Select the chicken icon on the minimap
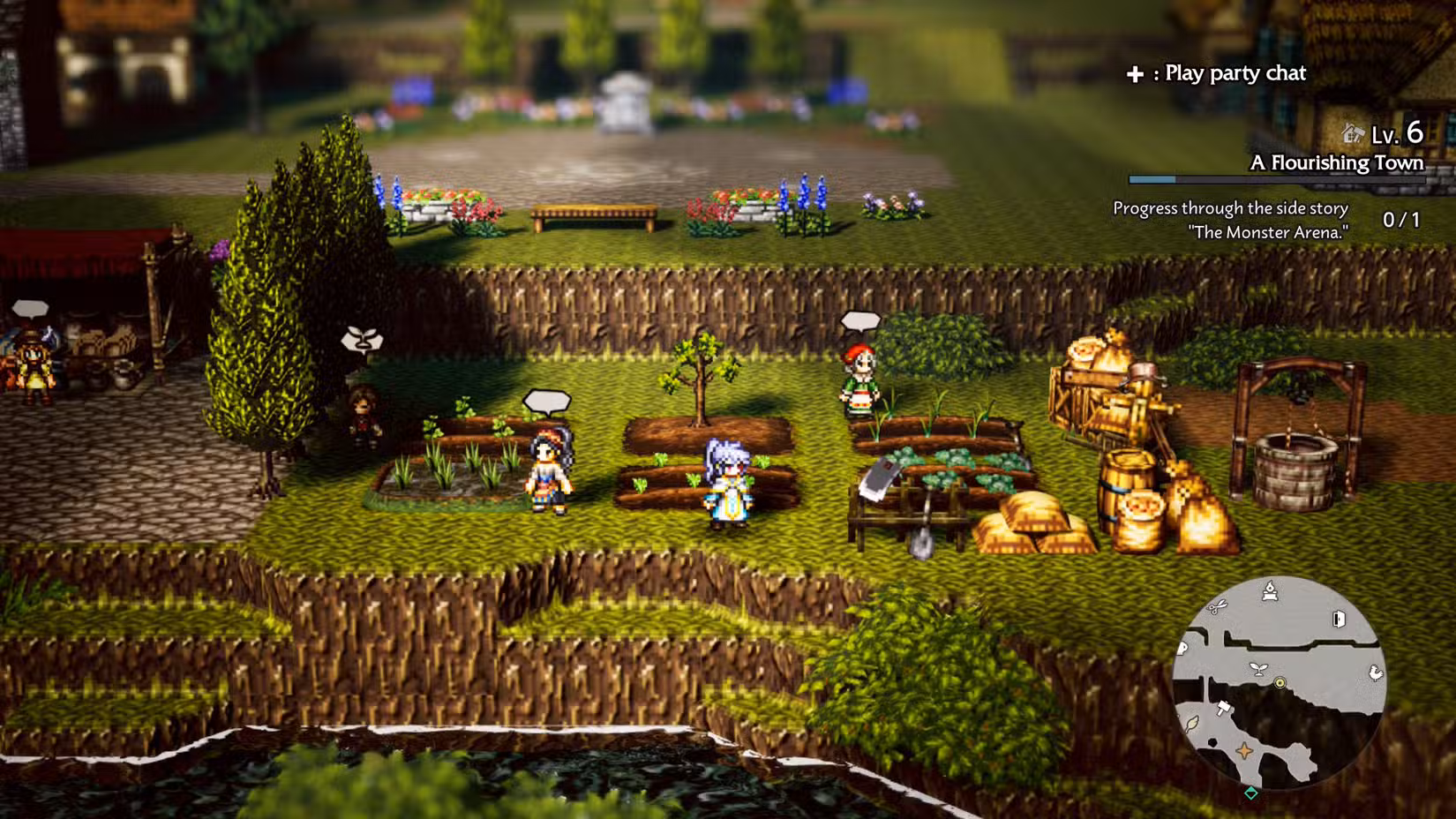The width and height of the screenshot is (1456, 819). [x=1376, y=672]
